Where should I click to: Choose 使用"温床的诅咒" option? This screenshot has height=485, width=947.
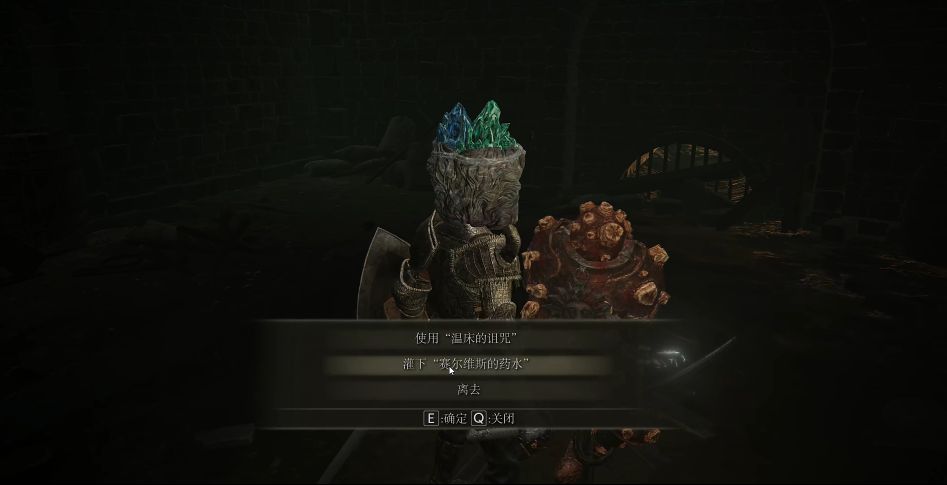(468, 338)
